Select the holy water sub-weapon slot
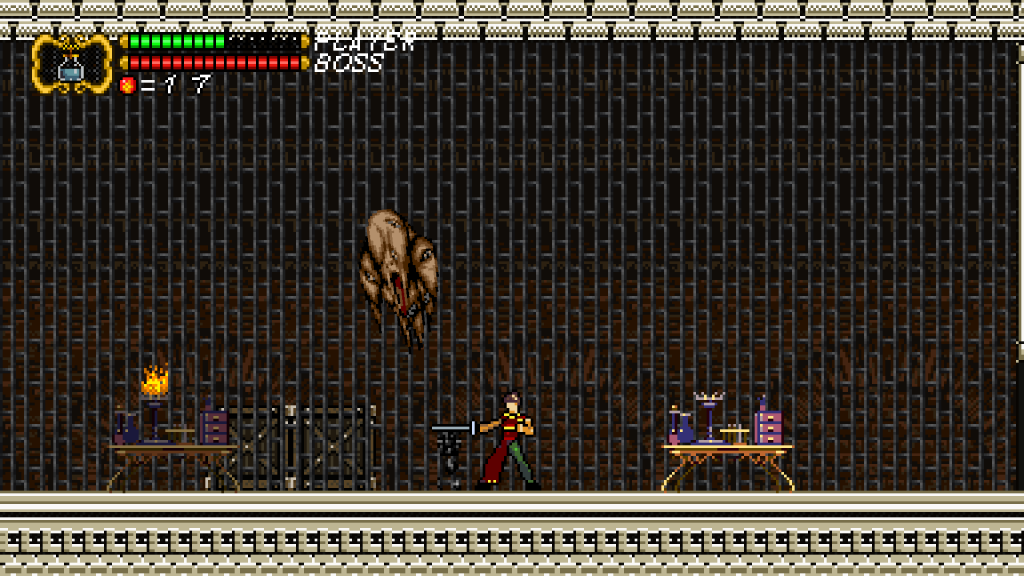The width and height of the screenshot is (1024, 576). pos(71,64)
